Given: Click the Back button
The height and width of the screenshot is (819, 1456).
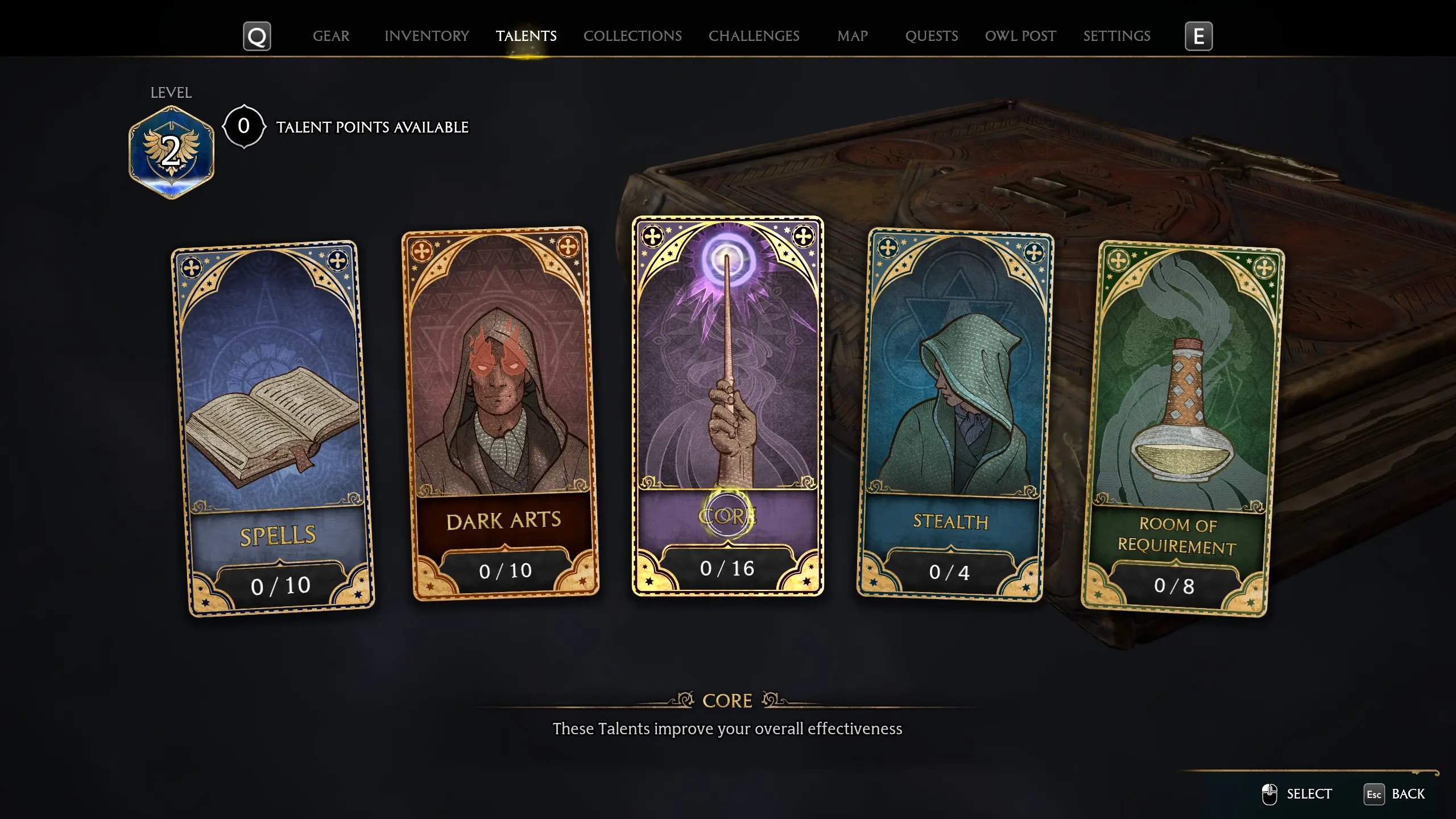Looking at the screenshot, I should pos(1395,794).
